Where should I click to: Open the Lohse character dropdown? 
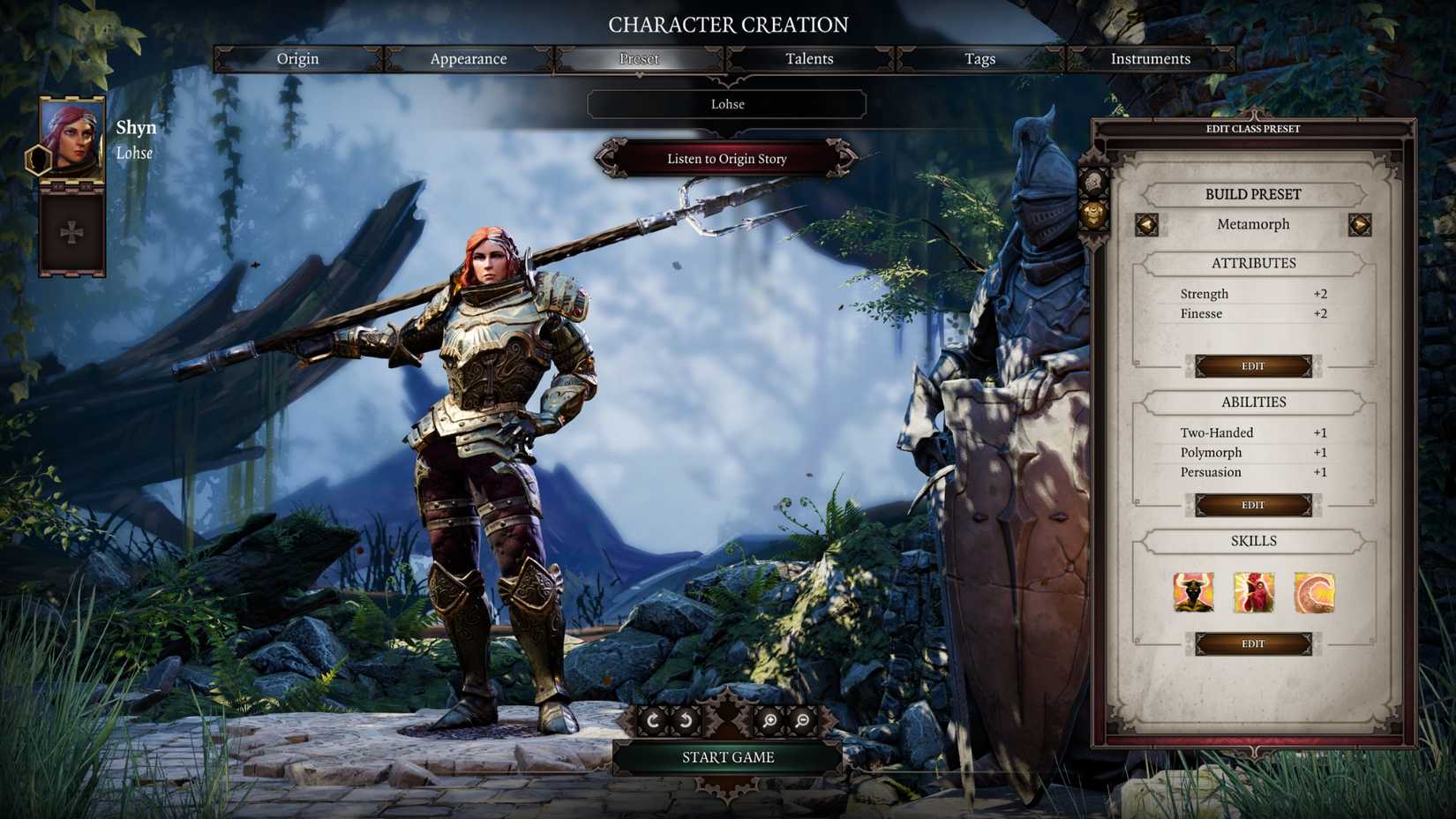pyautogui.click(x=726, y=104)
